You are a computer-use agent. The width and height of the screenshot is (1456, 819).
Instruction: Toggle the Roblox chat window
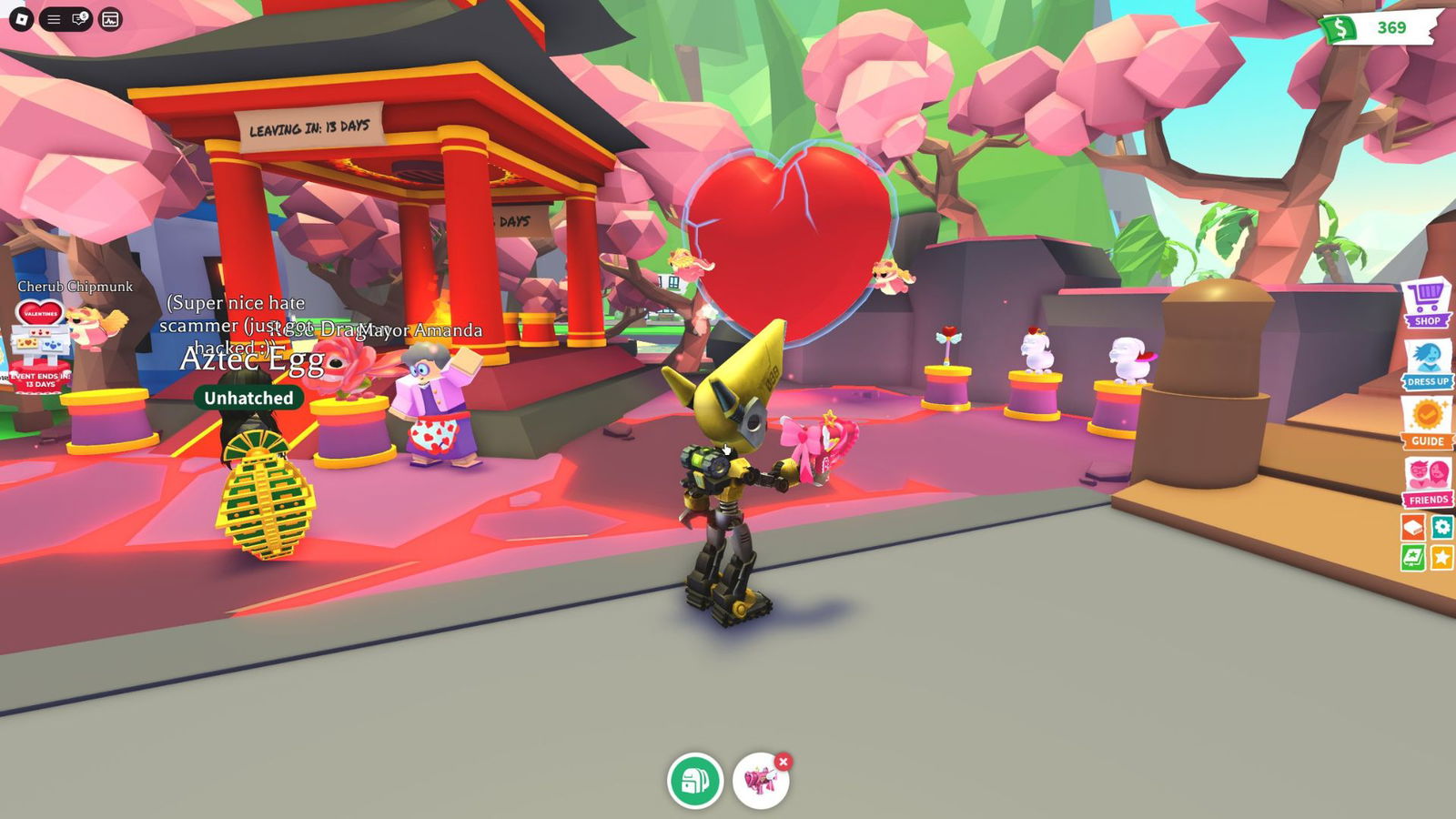pyautogui.click(x=80, y=19)
